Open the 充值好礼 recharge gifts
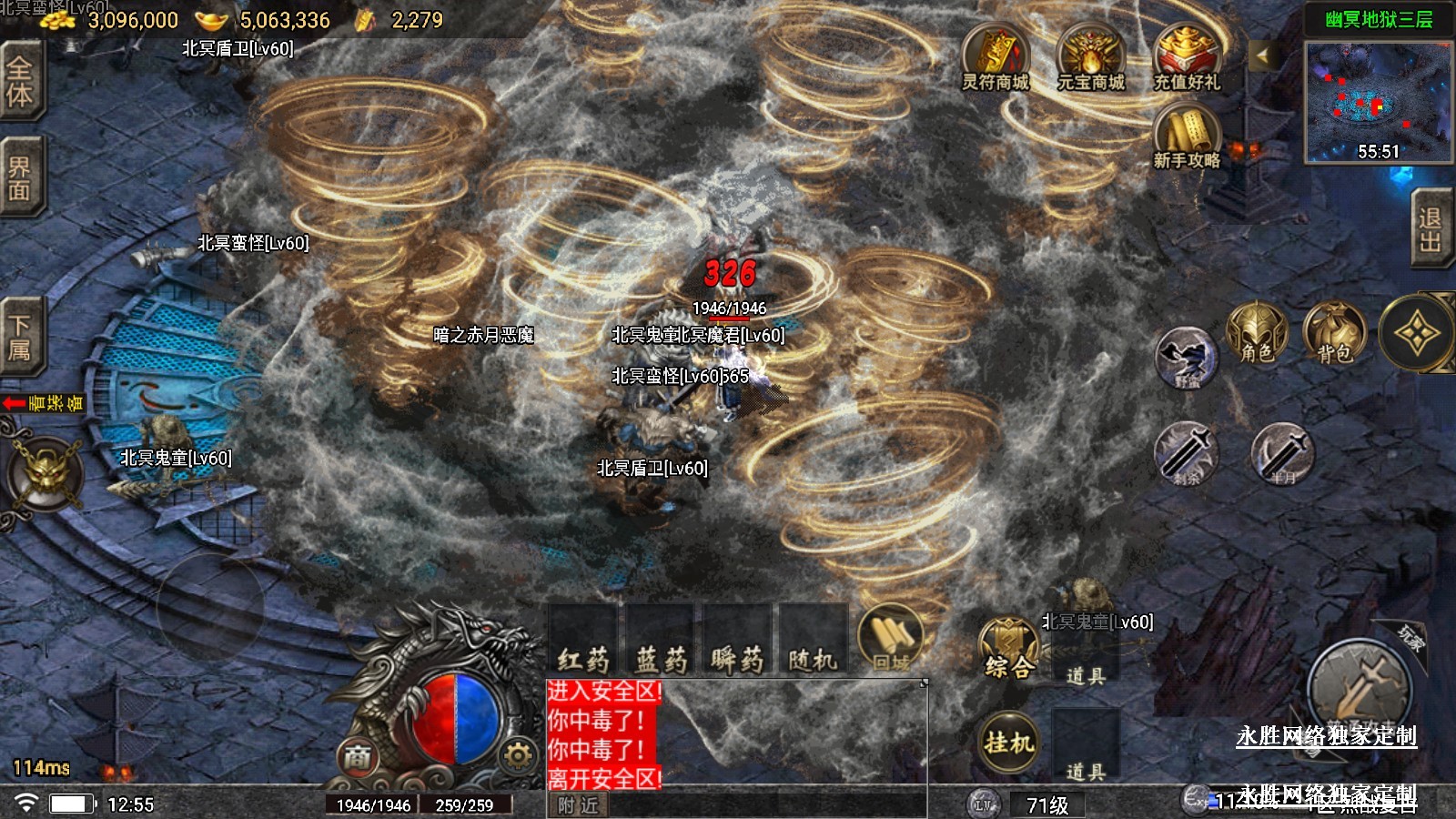The height and width of the screenshot is (819, 1456). [x=1187, y=58]
